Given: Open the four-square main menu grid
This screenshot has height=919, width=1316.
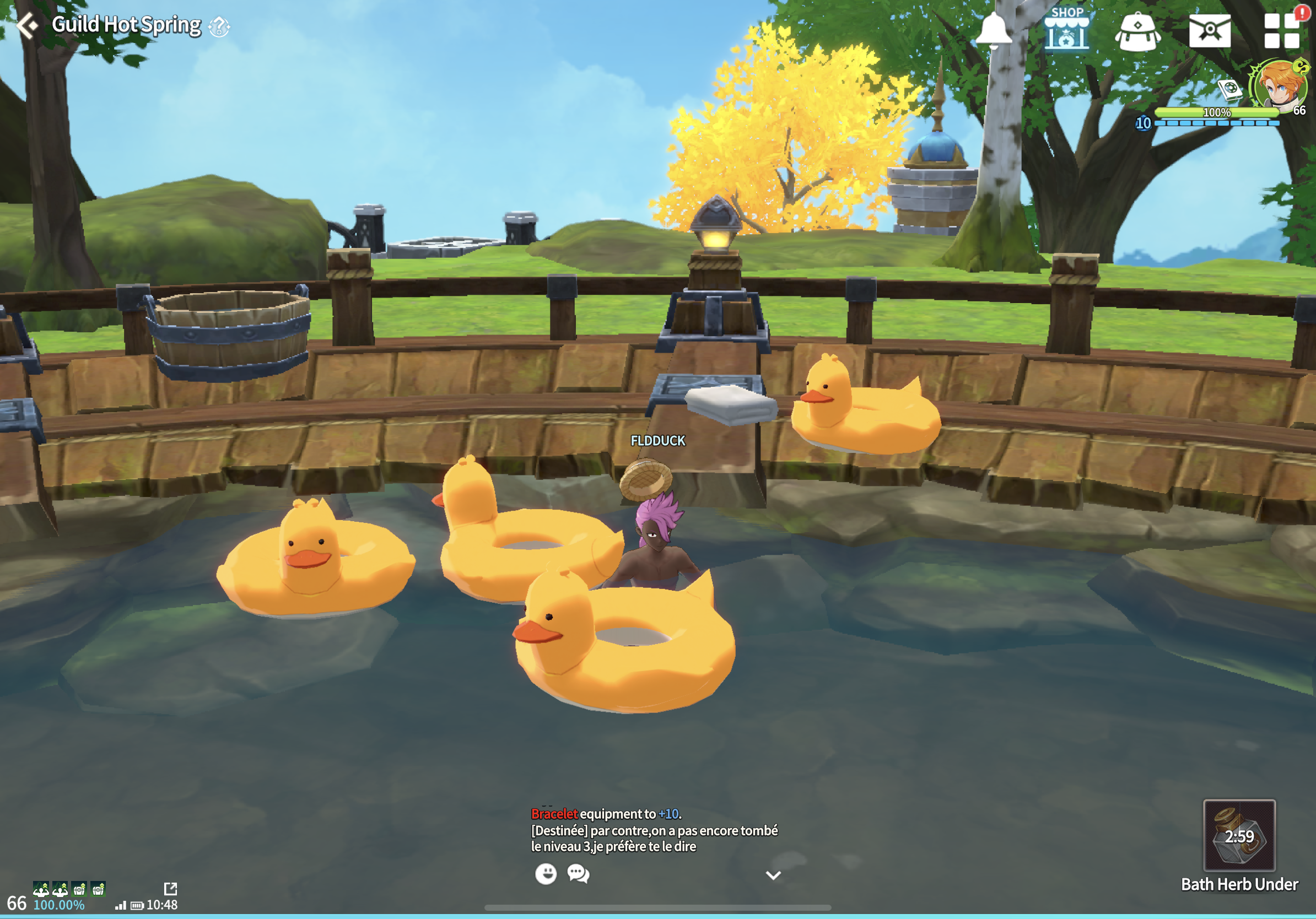Looking at the screenshot, I should click(1282, 31).
